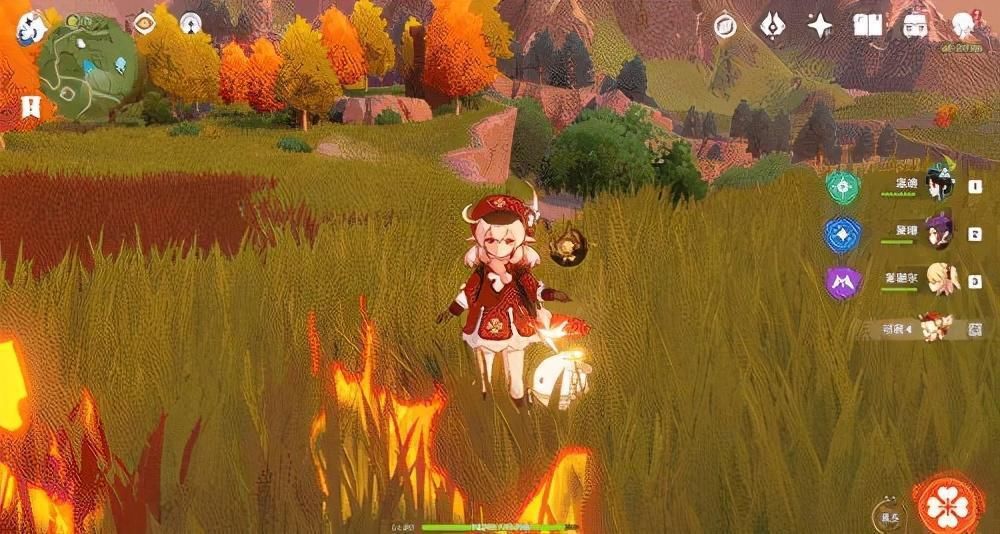1000x534 pixels.
Task: Switch to the first party member
Action: (940, 185)
